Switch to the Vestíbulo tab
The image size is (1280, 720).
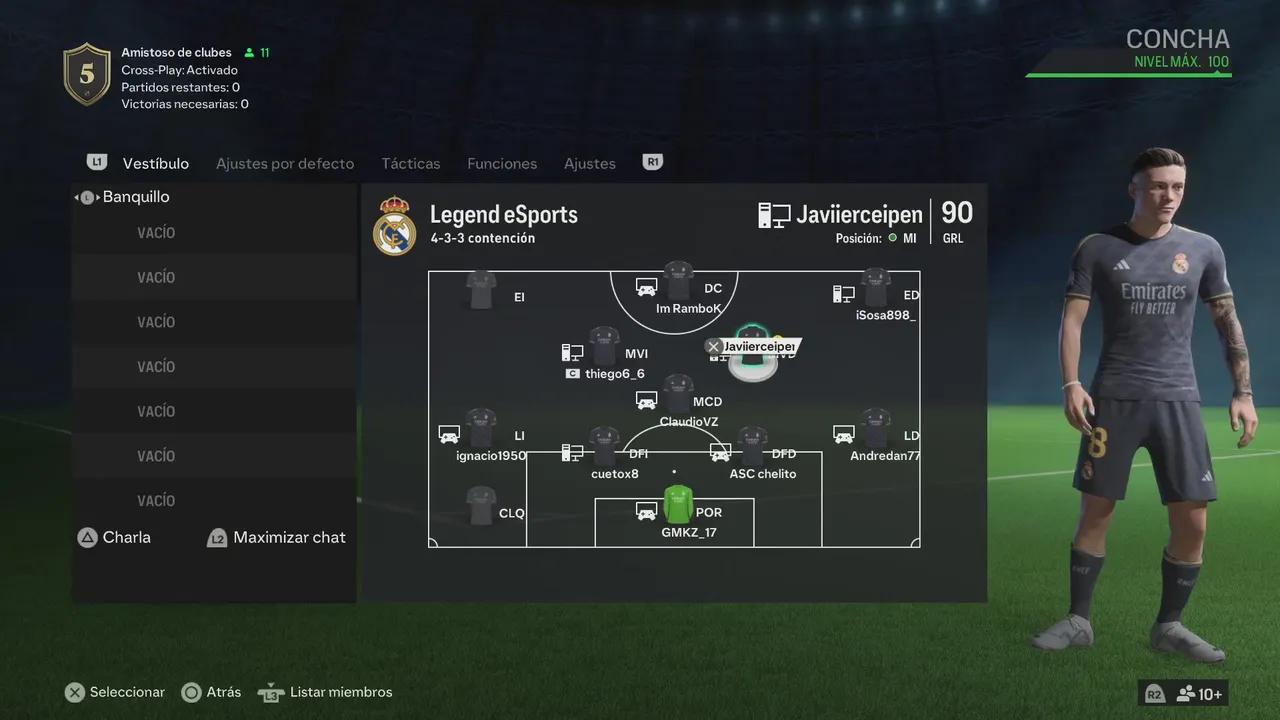coord(155,163)
